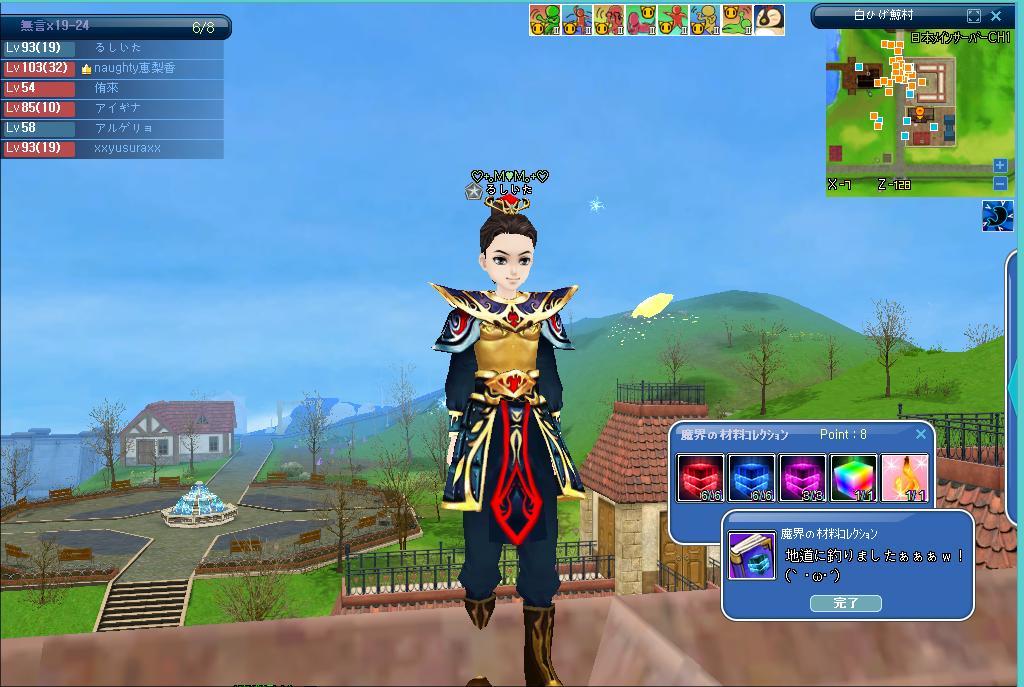Image resolution: width=1024 pixels, height=687 pixels.
Task: Close the 魔界の材料コレクション window
Action: (x=921, y=434)
